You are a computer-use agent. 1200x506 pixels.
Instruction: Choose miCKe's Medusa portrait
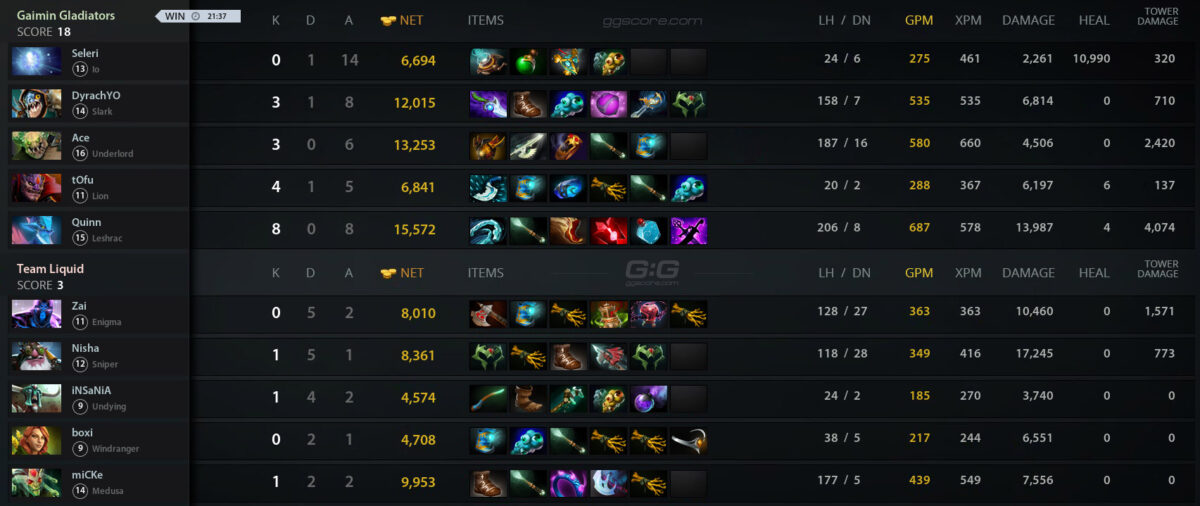pos(36,483)
